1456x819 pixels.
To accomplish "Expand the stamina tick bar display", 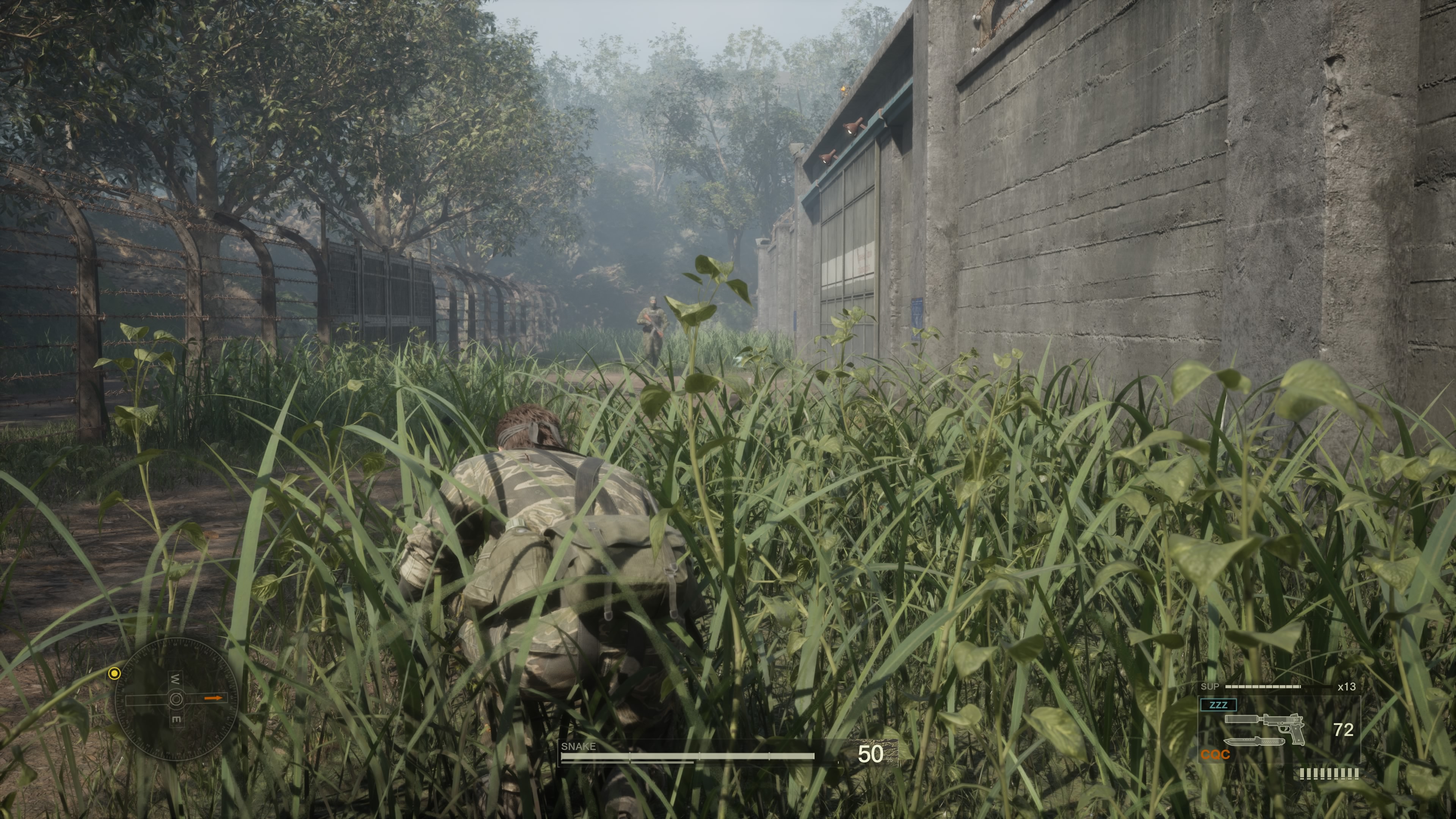I will (x=1329, y=774).
